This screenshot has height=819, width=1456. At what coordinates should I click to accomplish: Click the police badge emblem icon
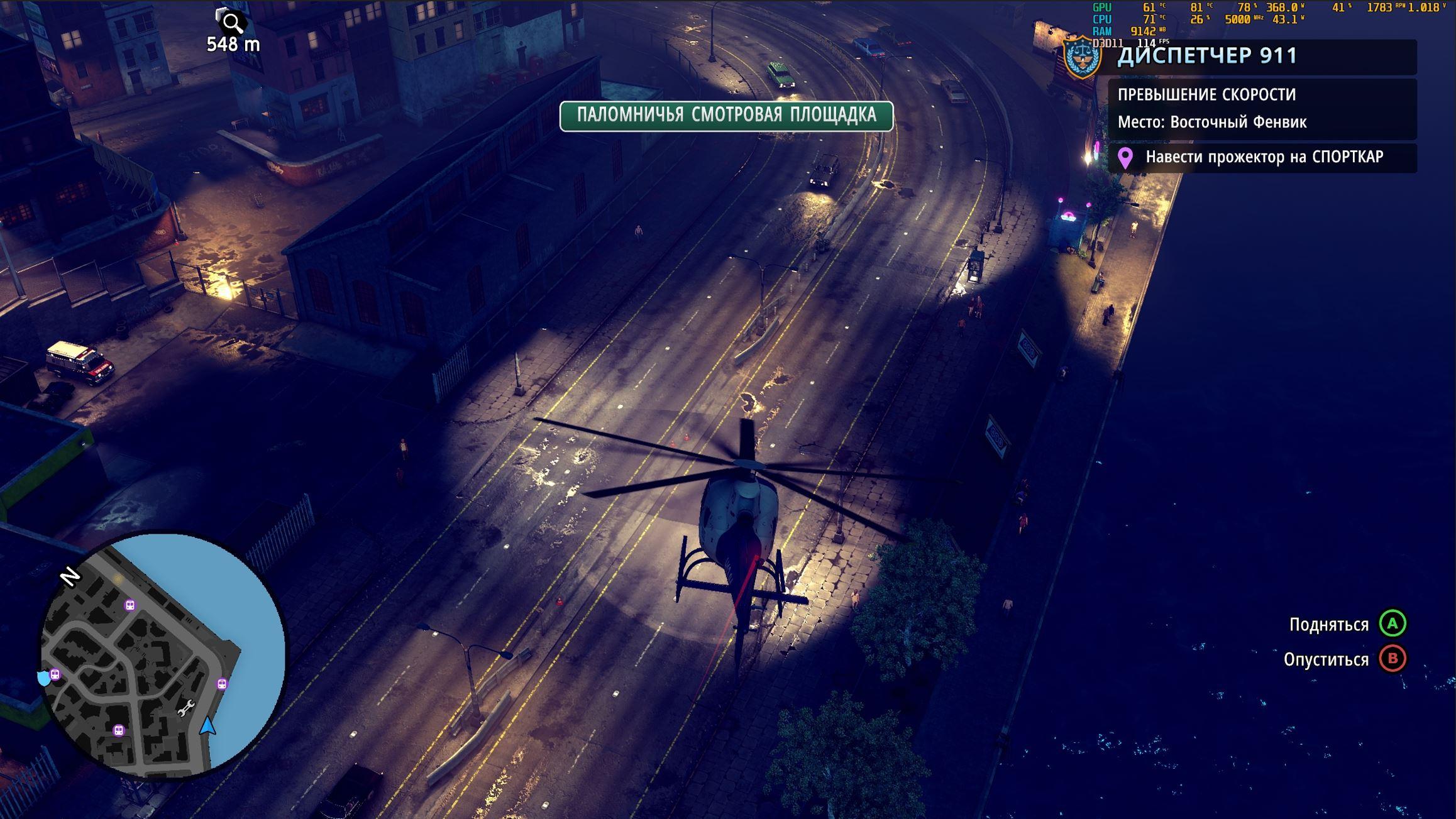(x=1082, y=57)
